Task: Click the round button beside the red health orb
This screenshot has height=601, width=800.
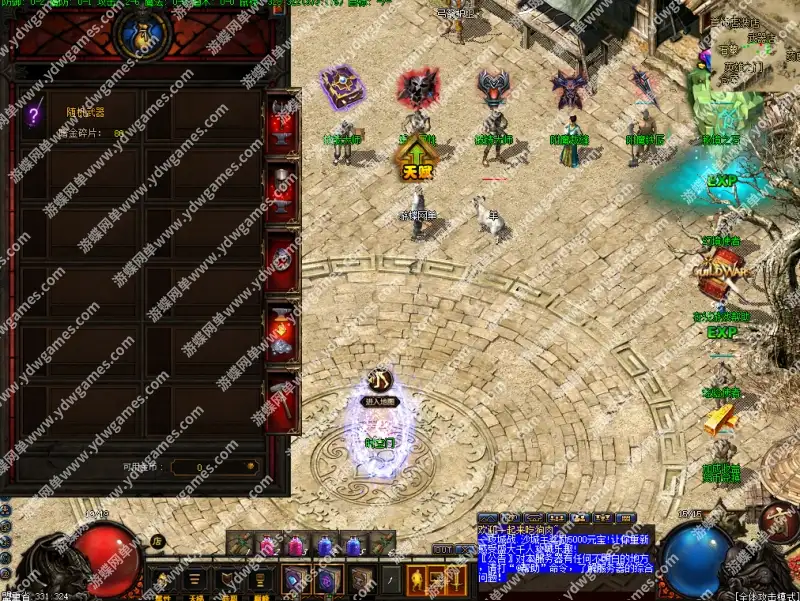Action: click(x=158, y=541)
